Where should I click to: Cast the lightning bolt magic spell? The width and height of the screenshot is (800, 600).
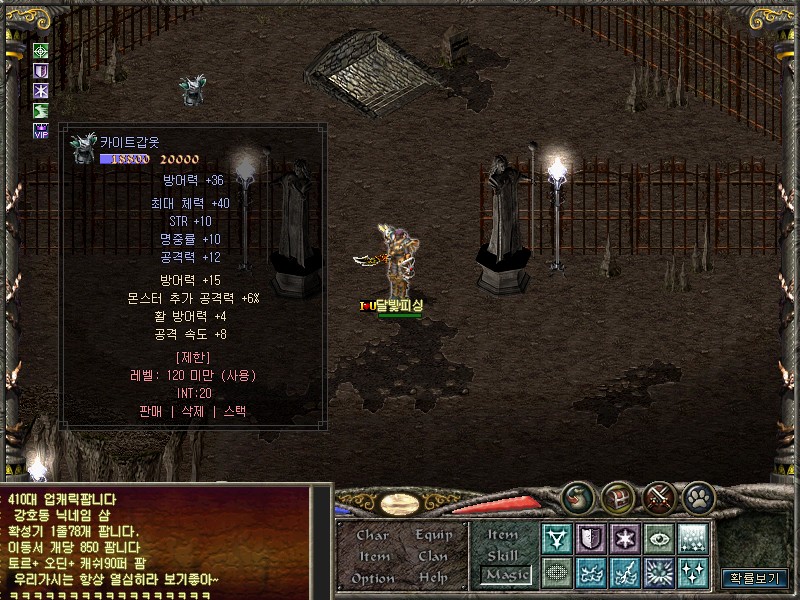(626, 573)
